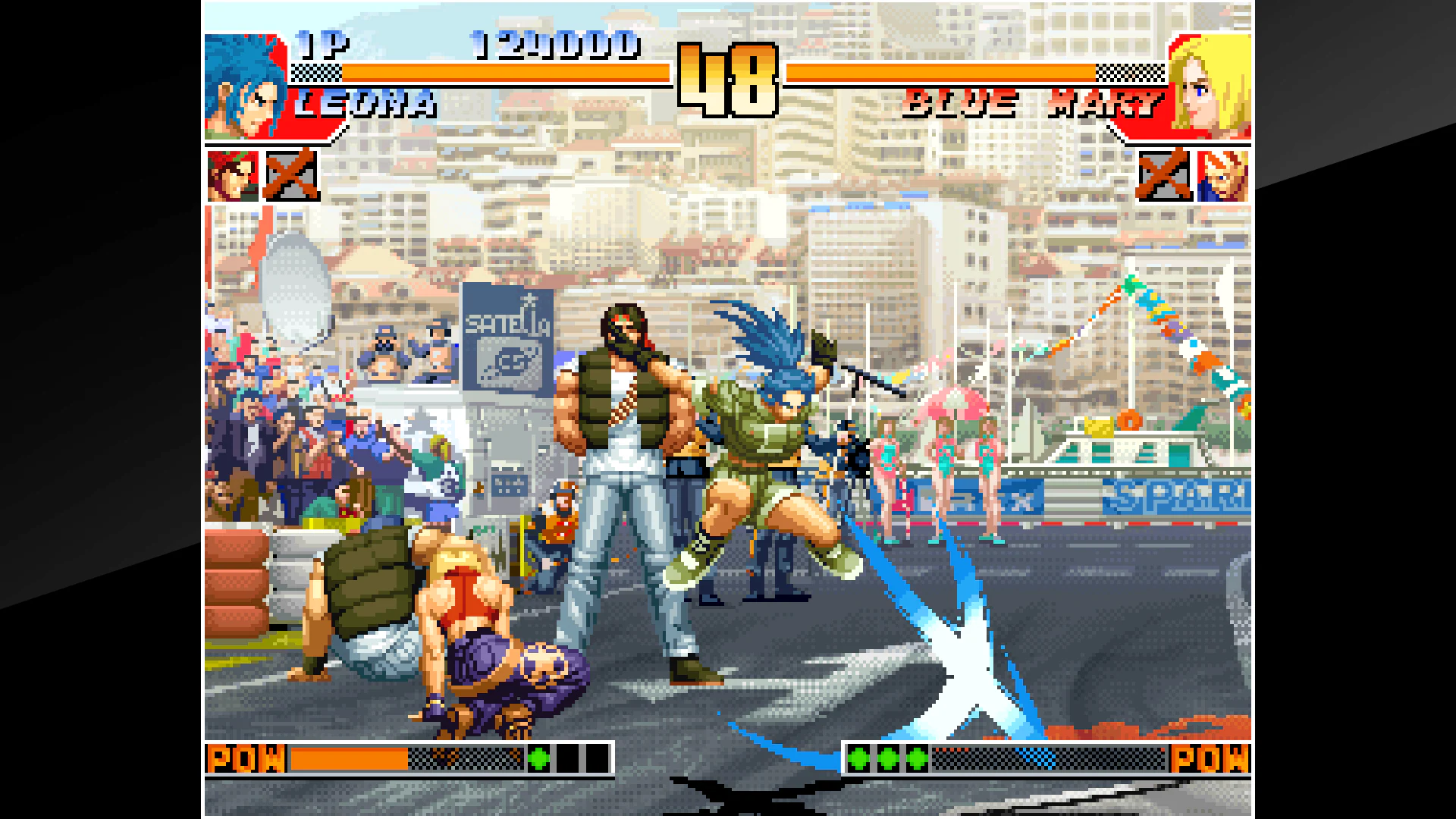Click the SATELLA sign in the background
This screenshot has width=1456, height=819.
tap(507, 326)
